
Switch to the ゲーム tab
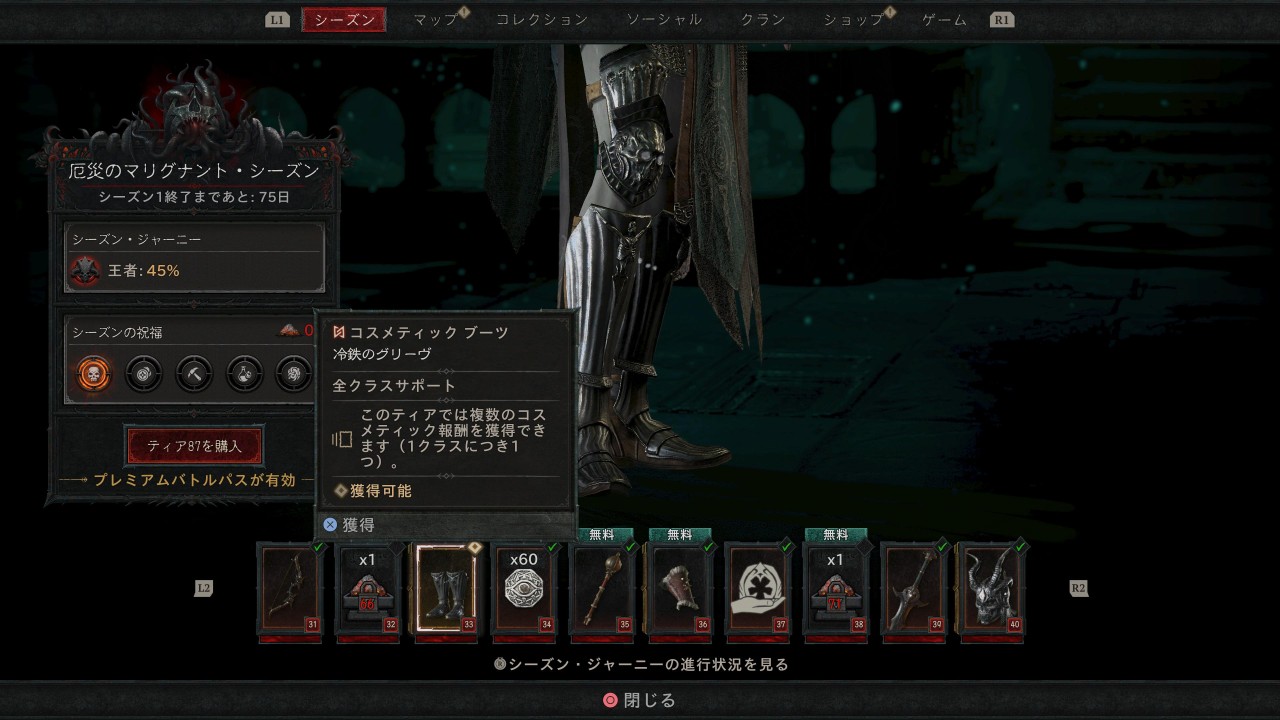tap(944, 20)
